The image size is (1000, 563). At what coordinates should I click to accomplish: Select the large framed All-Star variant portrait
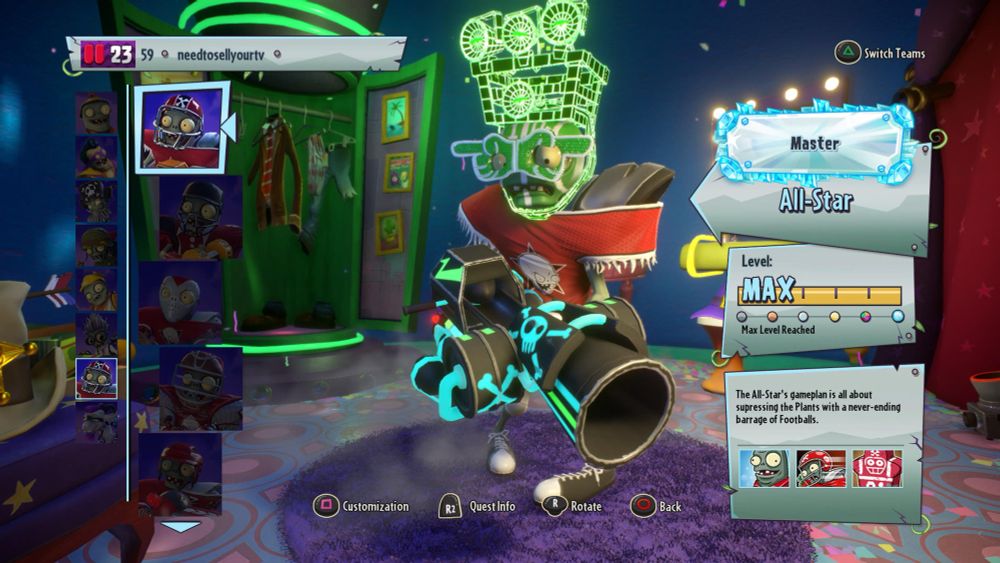point(181,127)
